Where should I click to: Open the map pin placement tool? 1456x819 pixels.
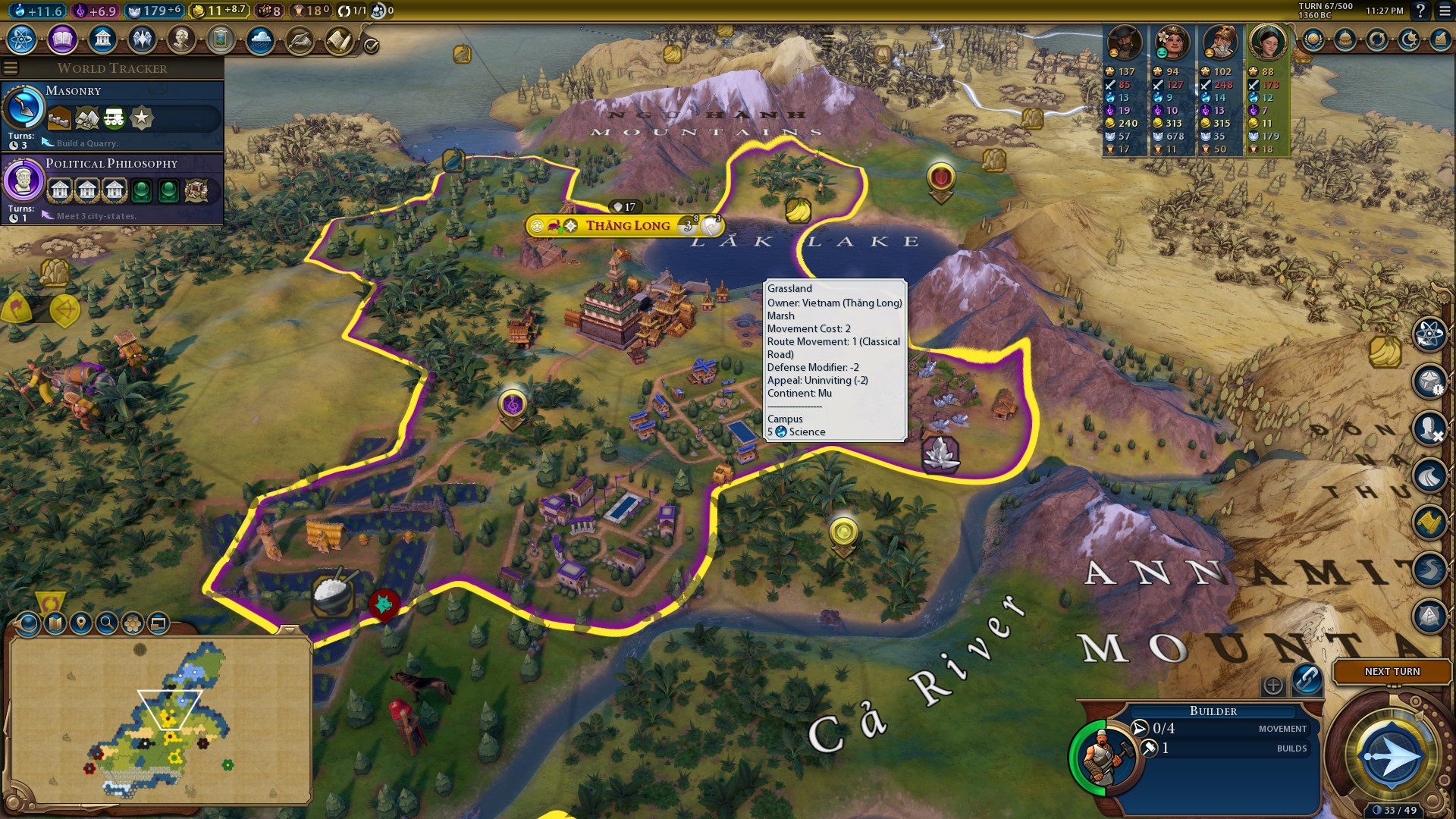[80, 623]
